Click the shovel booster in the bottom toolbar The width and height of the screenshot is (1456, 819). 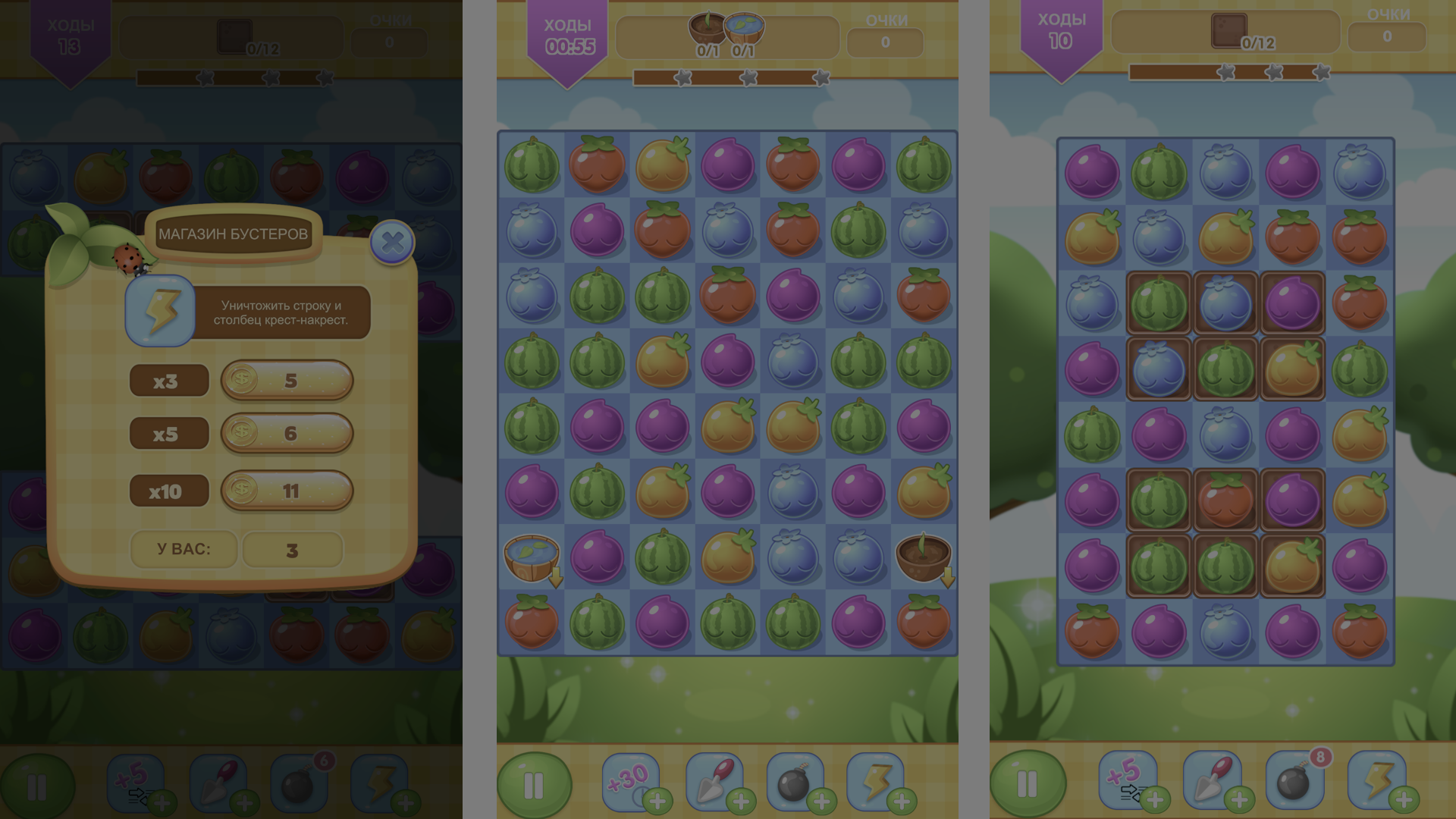pyautogui.click(x=716, y=780)
